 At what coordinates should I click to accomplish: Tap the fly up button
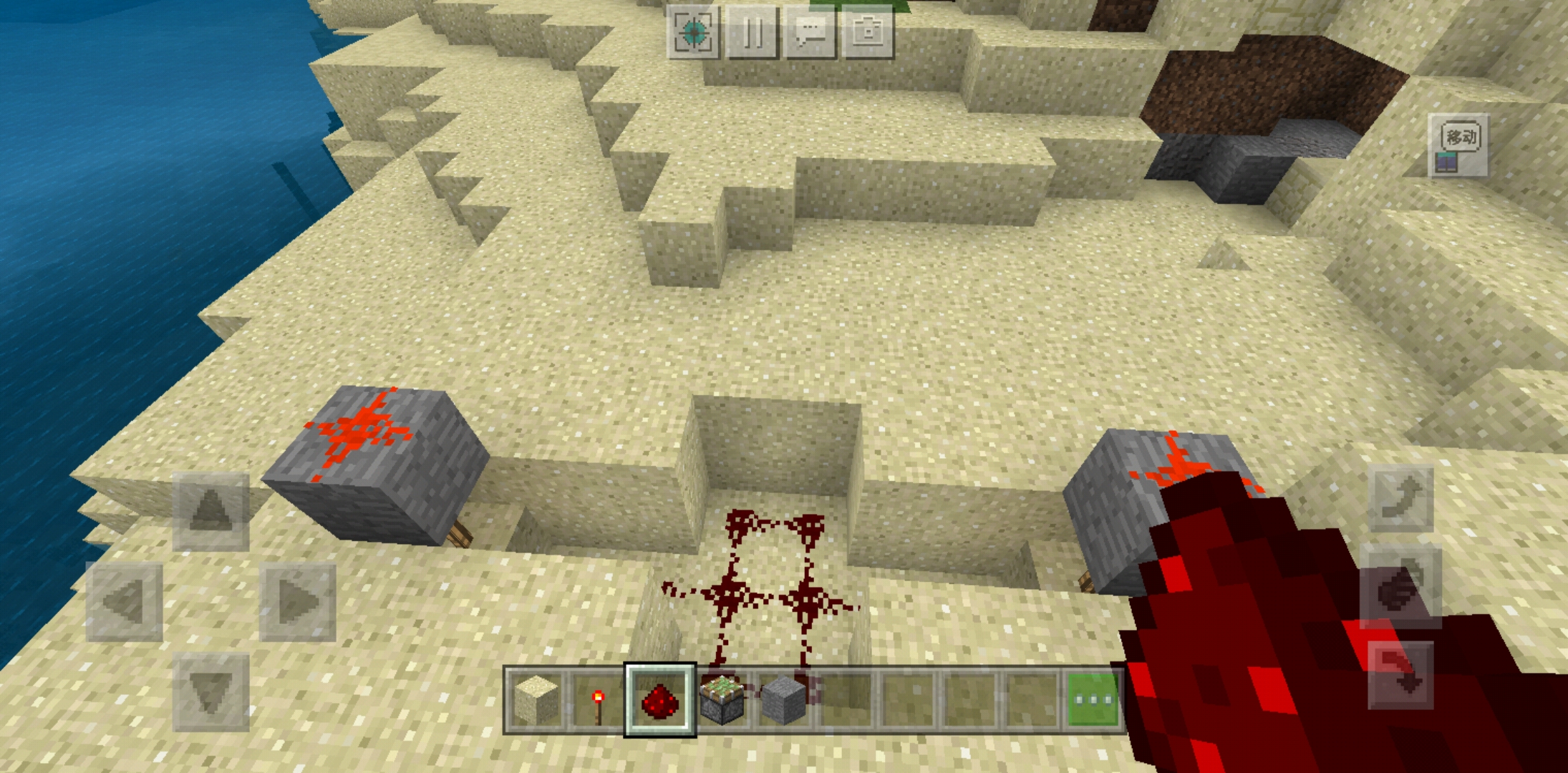(x=1401, y=498)
